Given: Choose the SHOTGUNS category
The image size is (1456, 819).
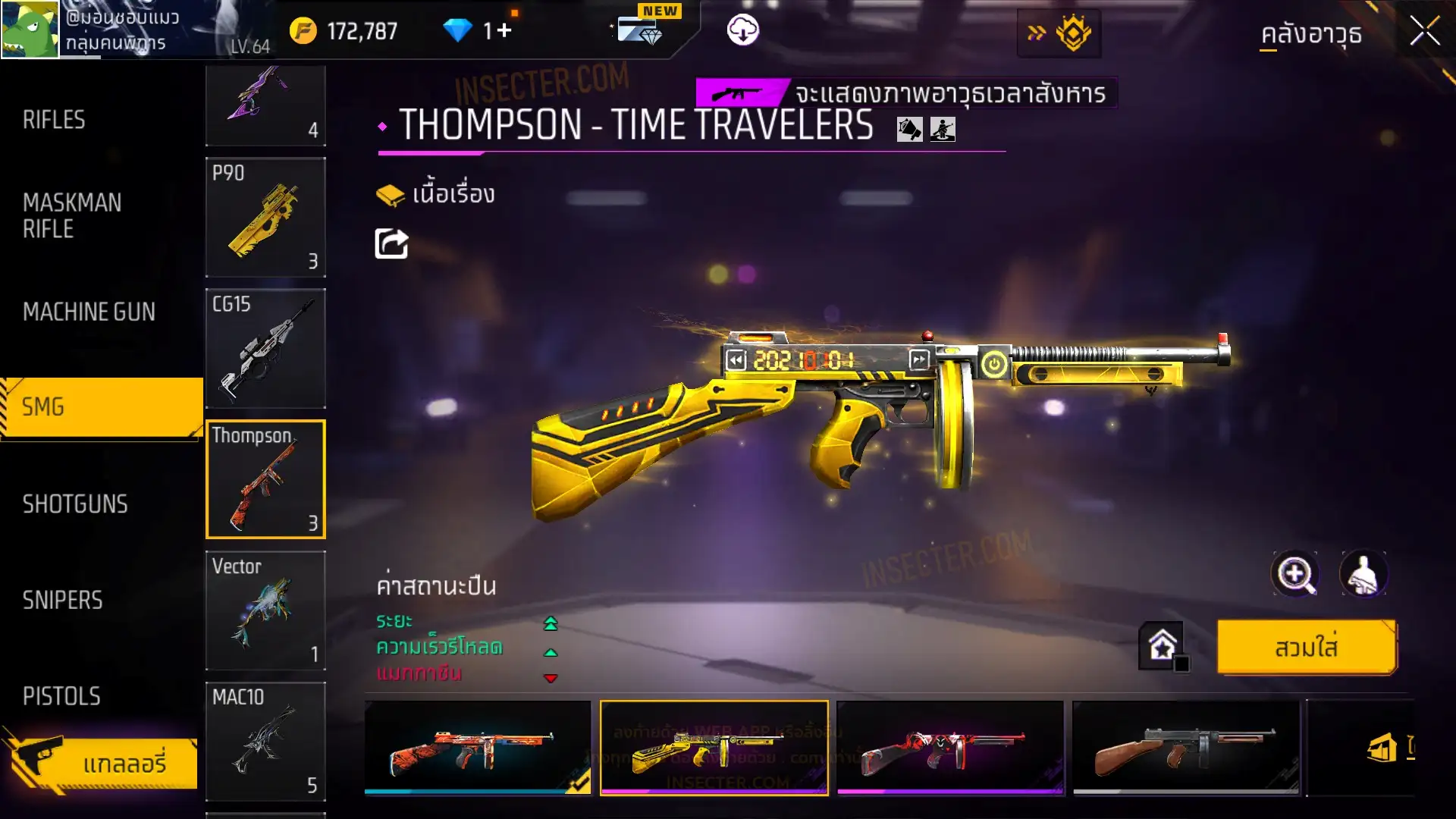Looking at the screenshot, I should click(75, 504).
